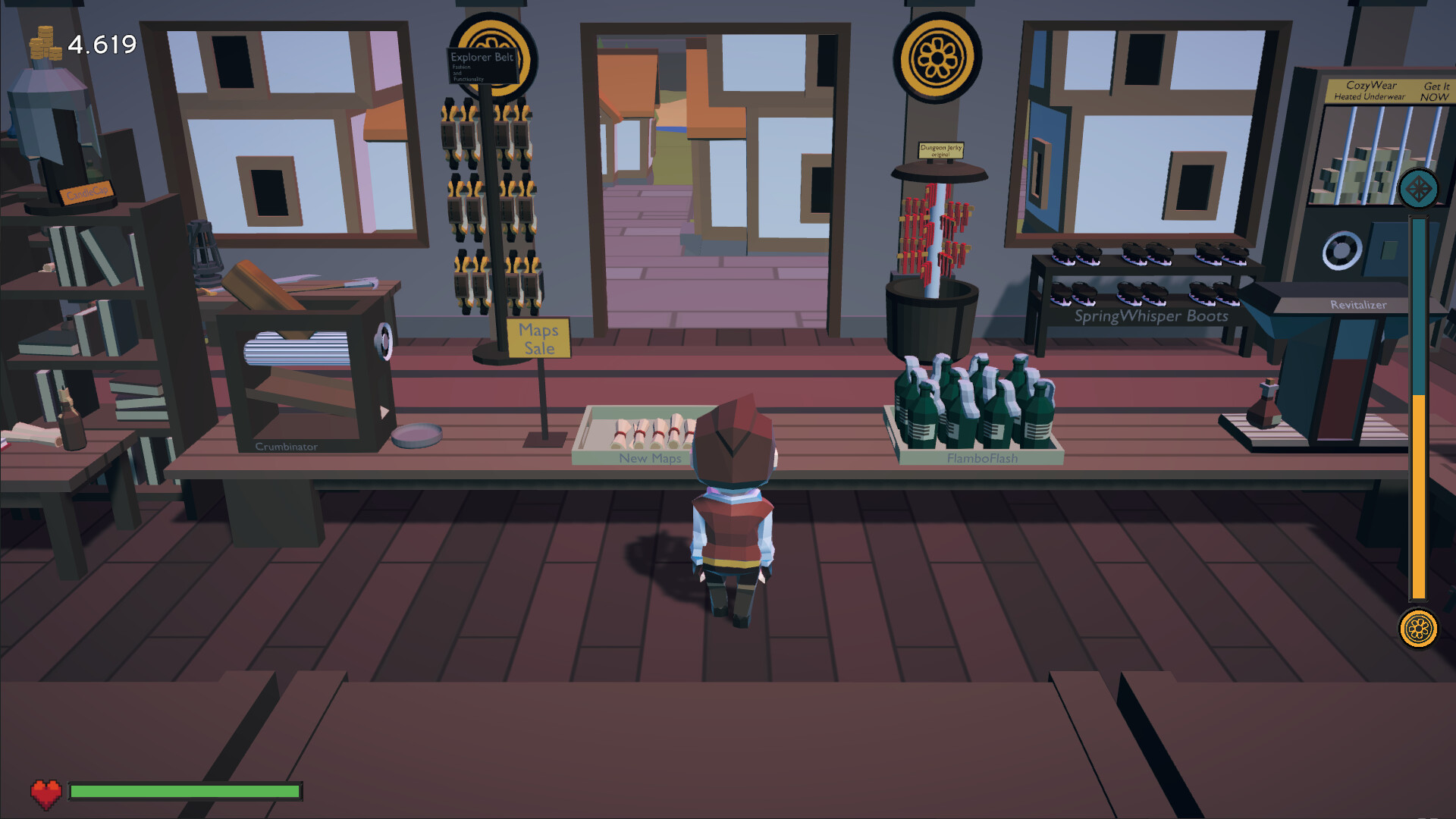Click the flower badge below the energy meter
The image size is (1456, 819).
coord(1417,628)
